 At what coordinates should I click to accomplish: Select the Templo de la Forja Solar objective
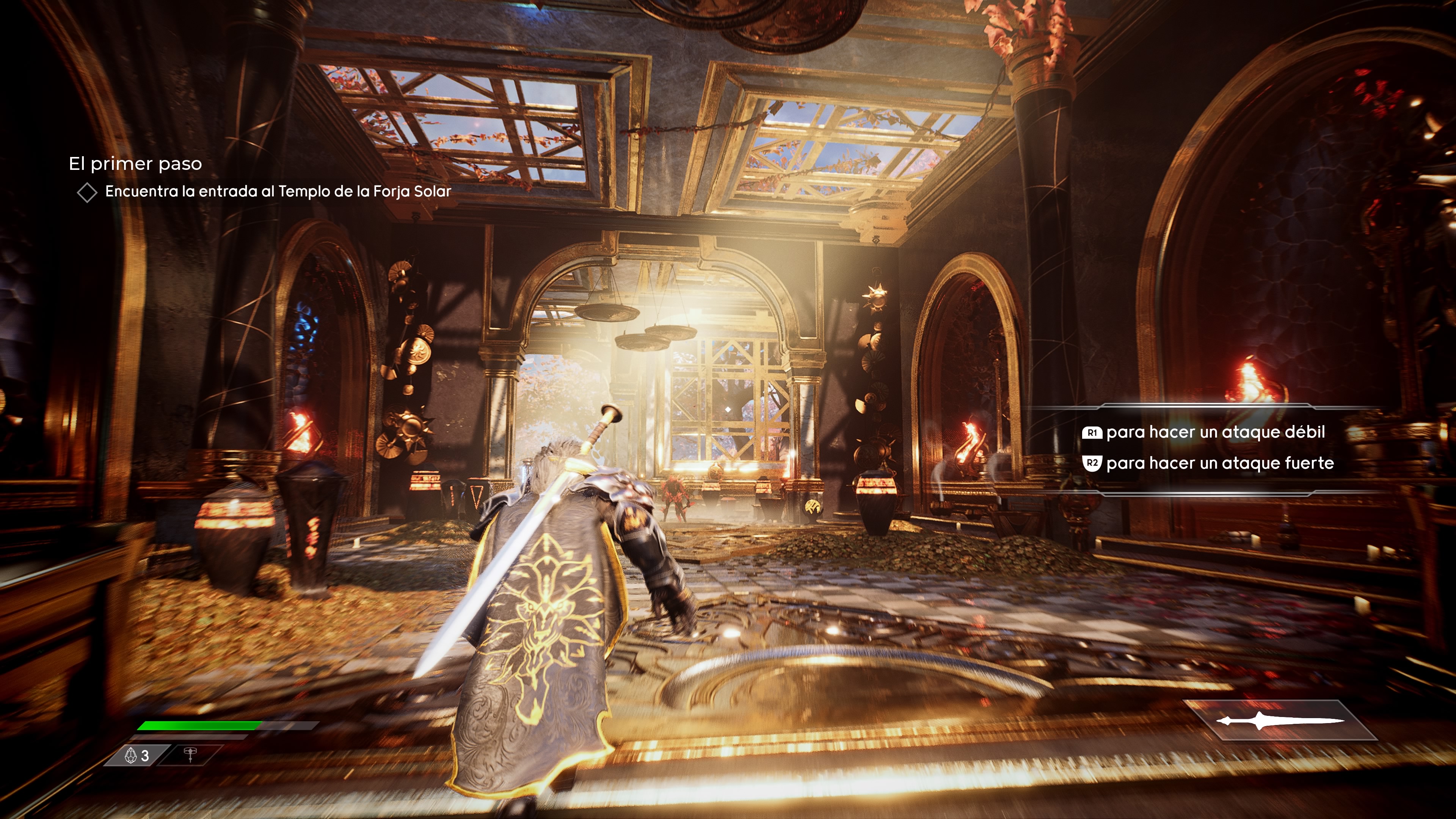click(278, 191)
